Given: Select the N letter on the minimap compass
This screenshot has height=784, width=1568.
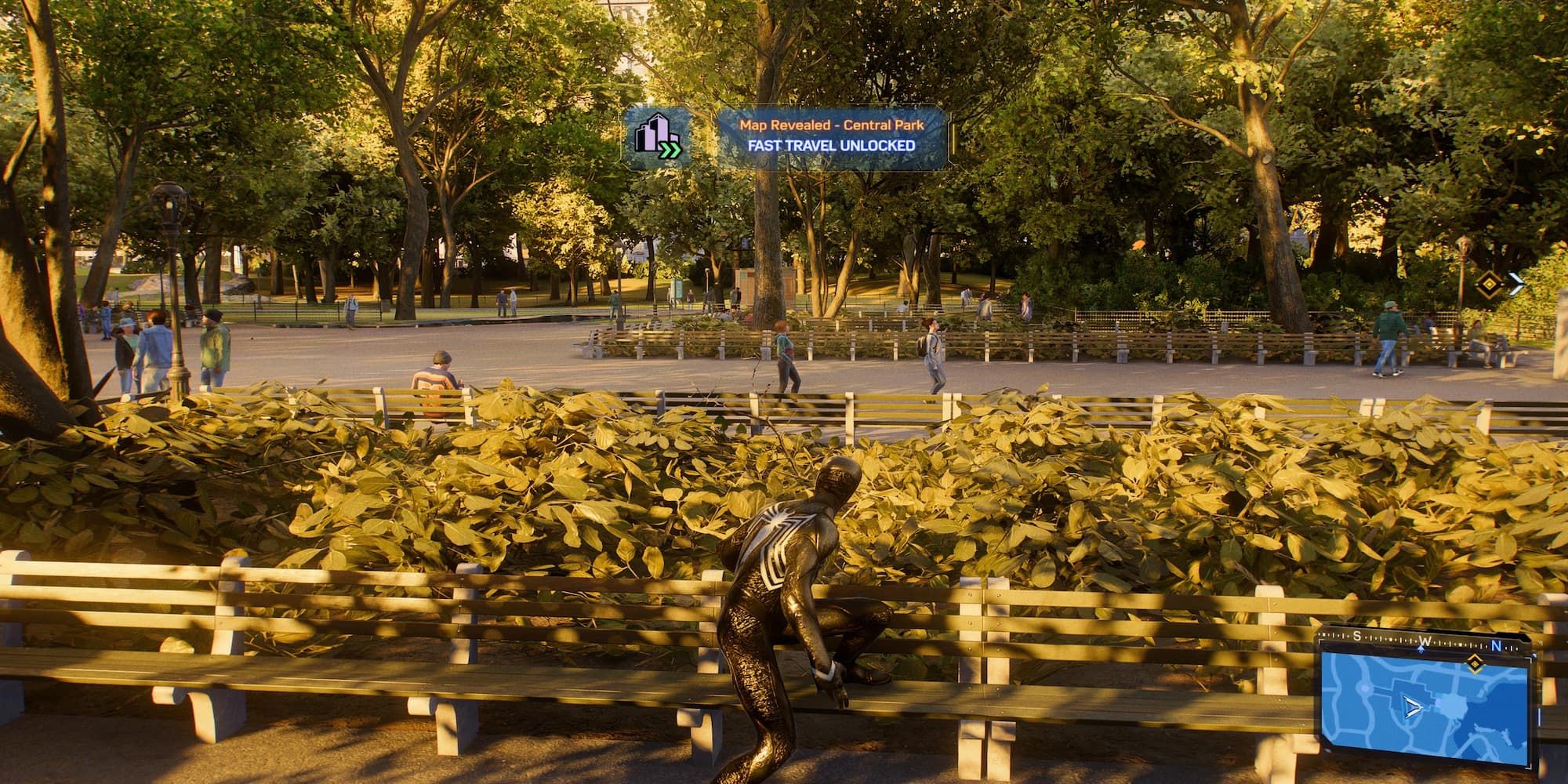Looking at the screenshot, I should point(1496,646).
